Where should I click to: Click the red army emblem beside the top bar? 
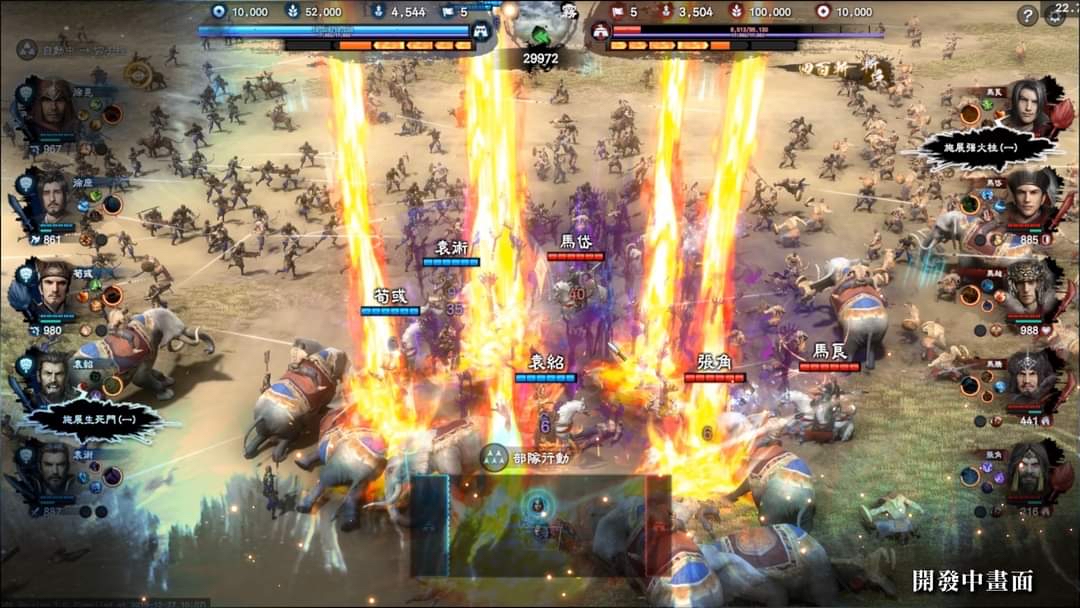coord(602,32)
